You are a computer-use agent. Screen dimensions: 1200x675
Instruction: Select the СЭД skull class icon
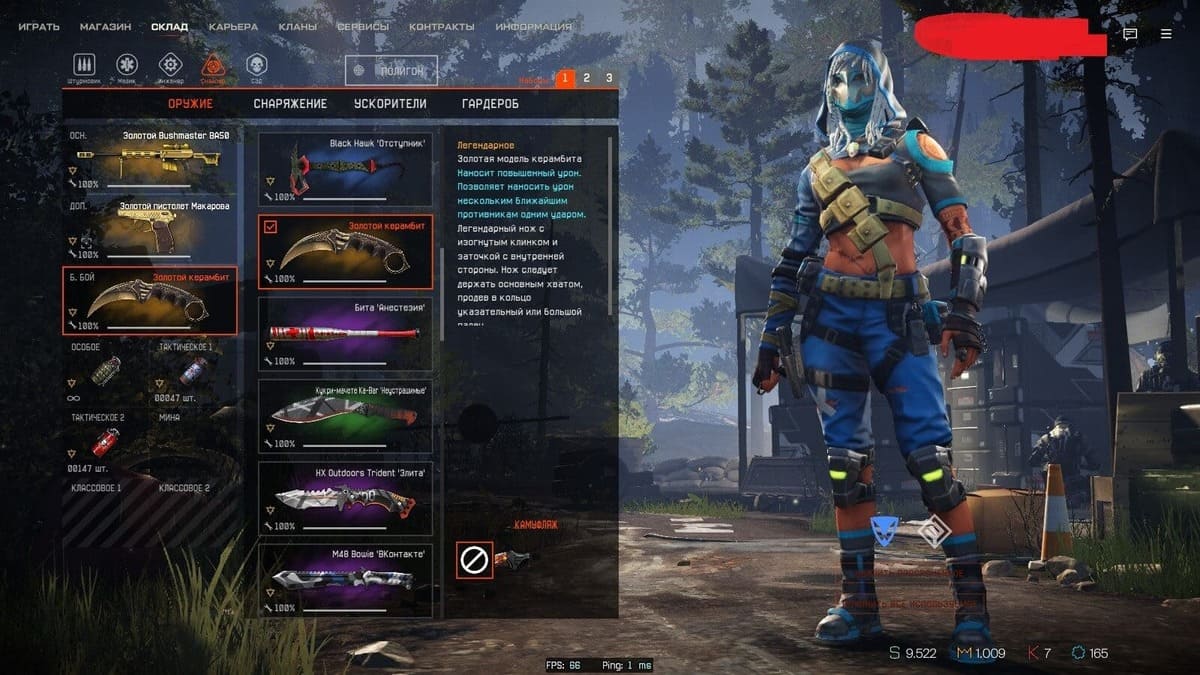pos(256,66)
